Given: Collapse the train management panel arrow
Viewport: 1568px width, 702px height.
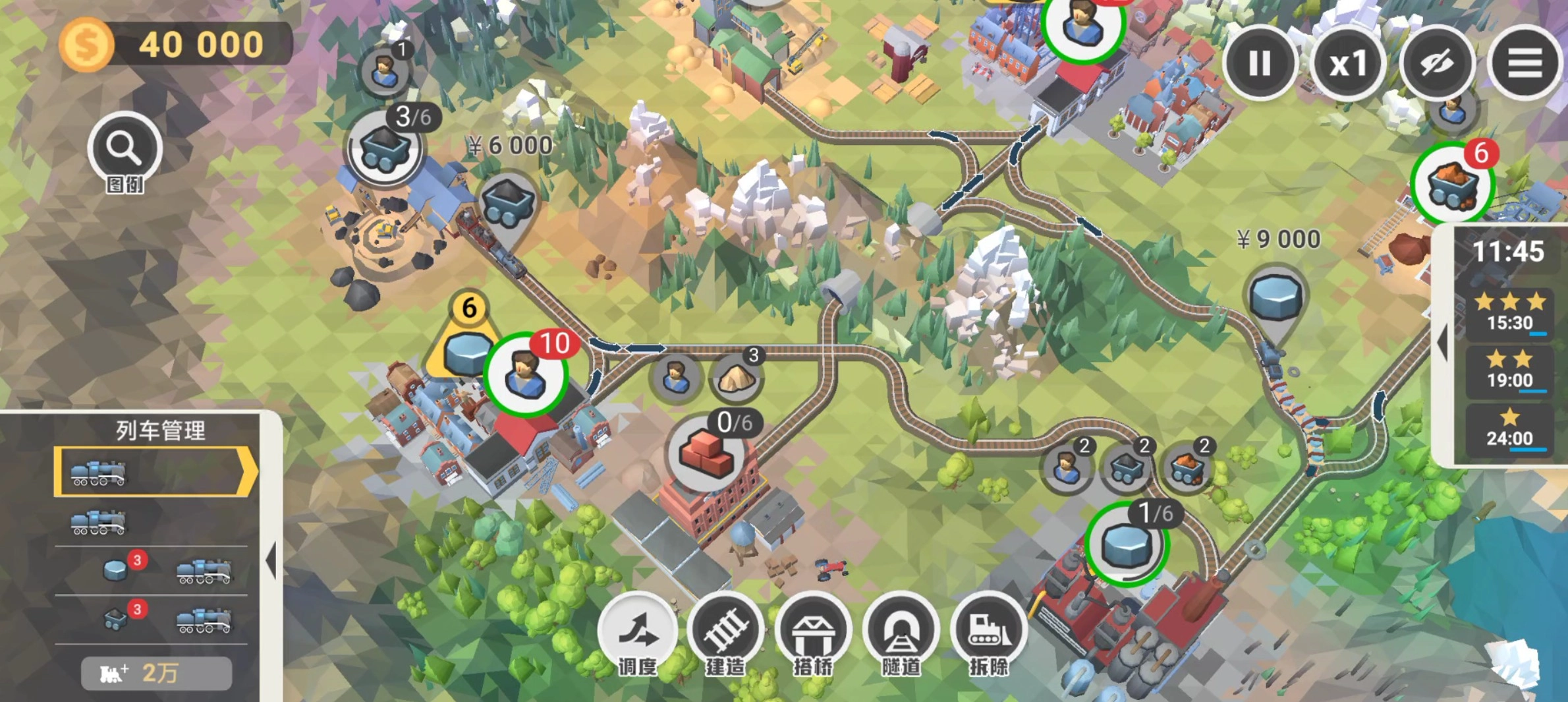Looking at the screenshot, I should 271,561.
